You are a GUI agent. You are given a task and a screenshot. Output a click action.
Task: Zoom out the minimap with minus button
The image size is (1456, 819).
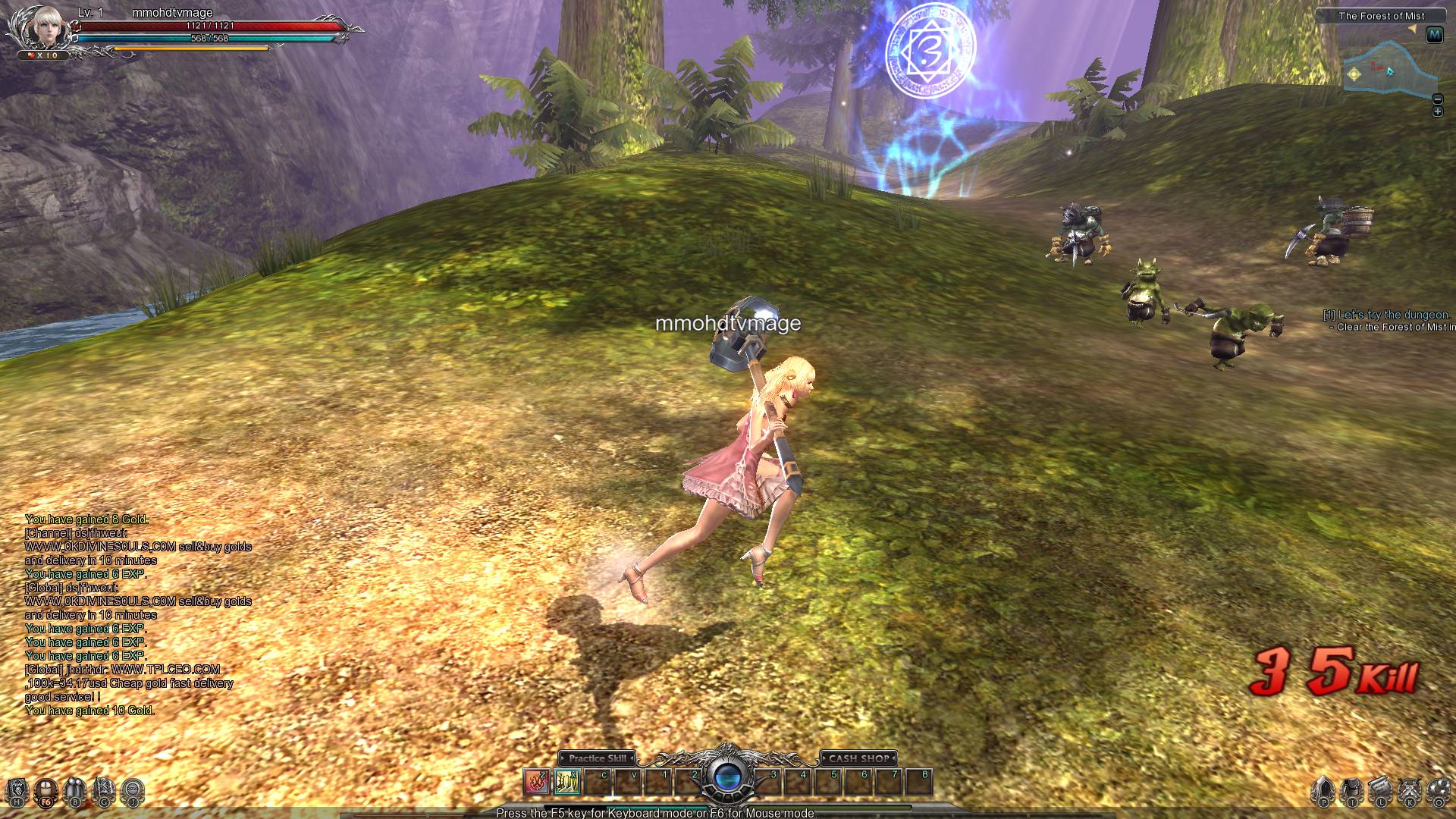pos(1437,99)
